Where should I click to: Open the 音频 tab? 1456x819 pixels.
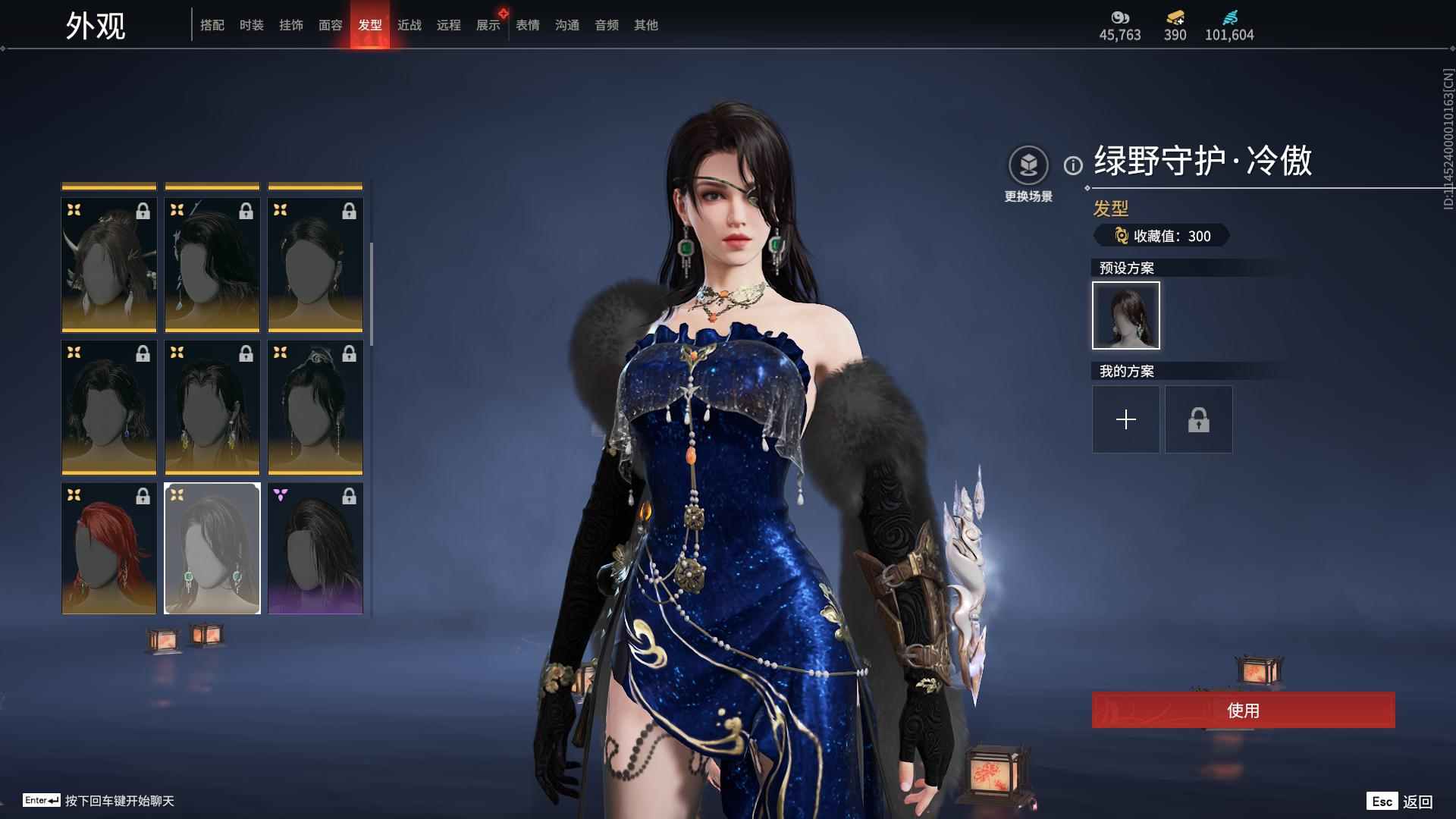[607, 25]
